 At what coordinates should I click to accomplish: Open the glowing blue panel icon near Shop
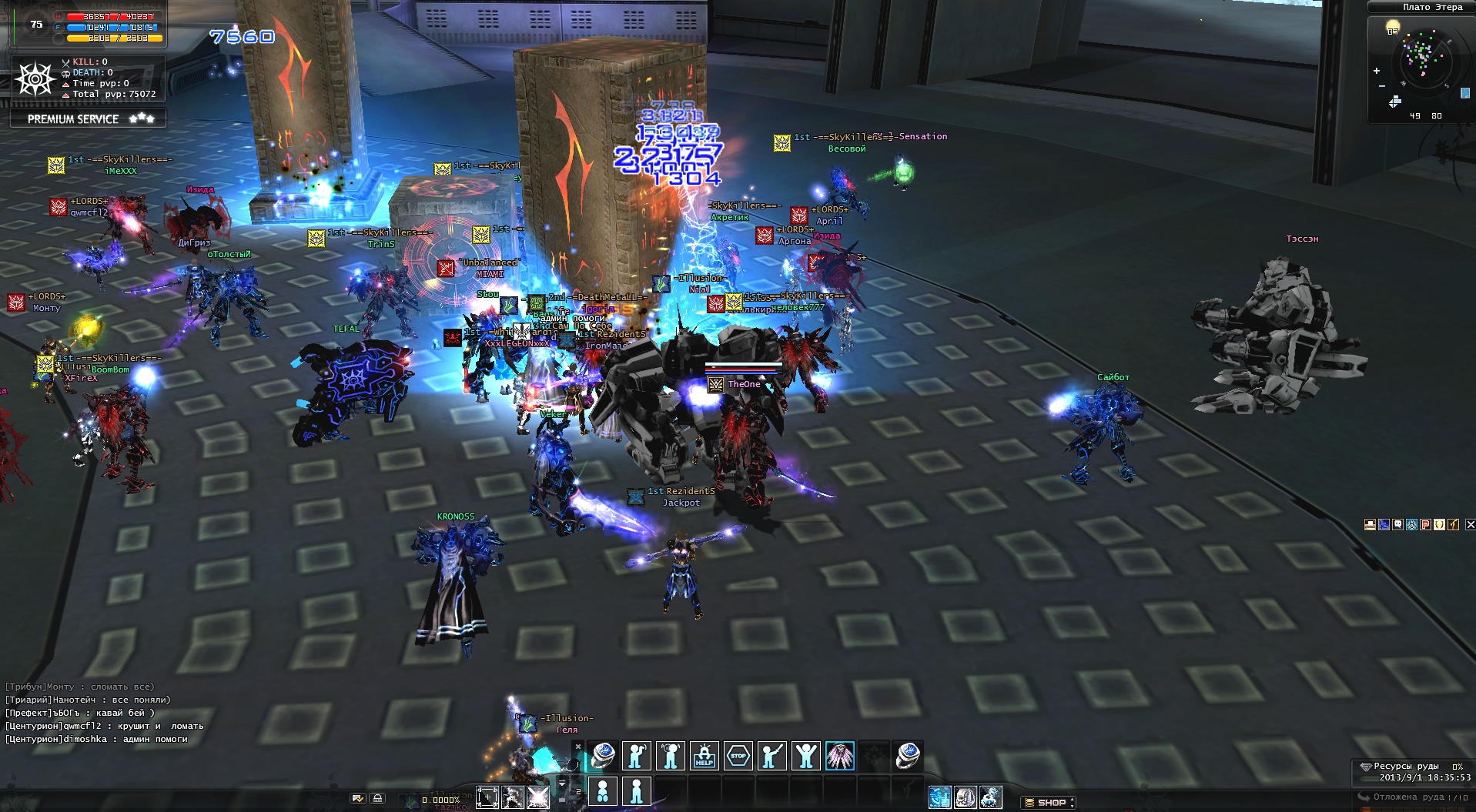point(939,797)
